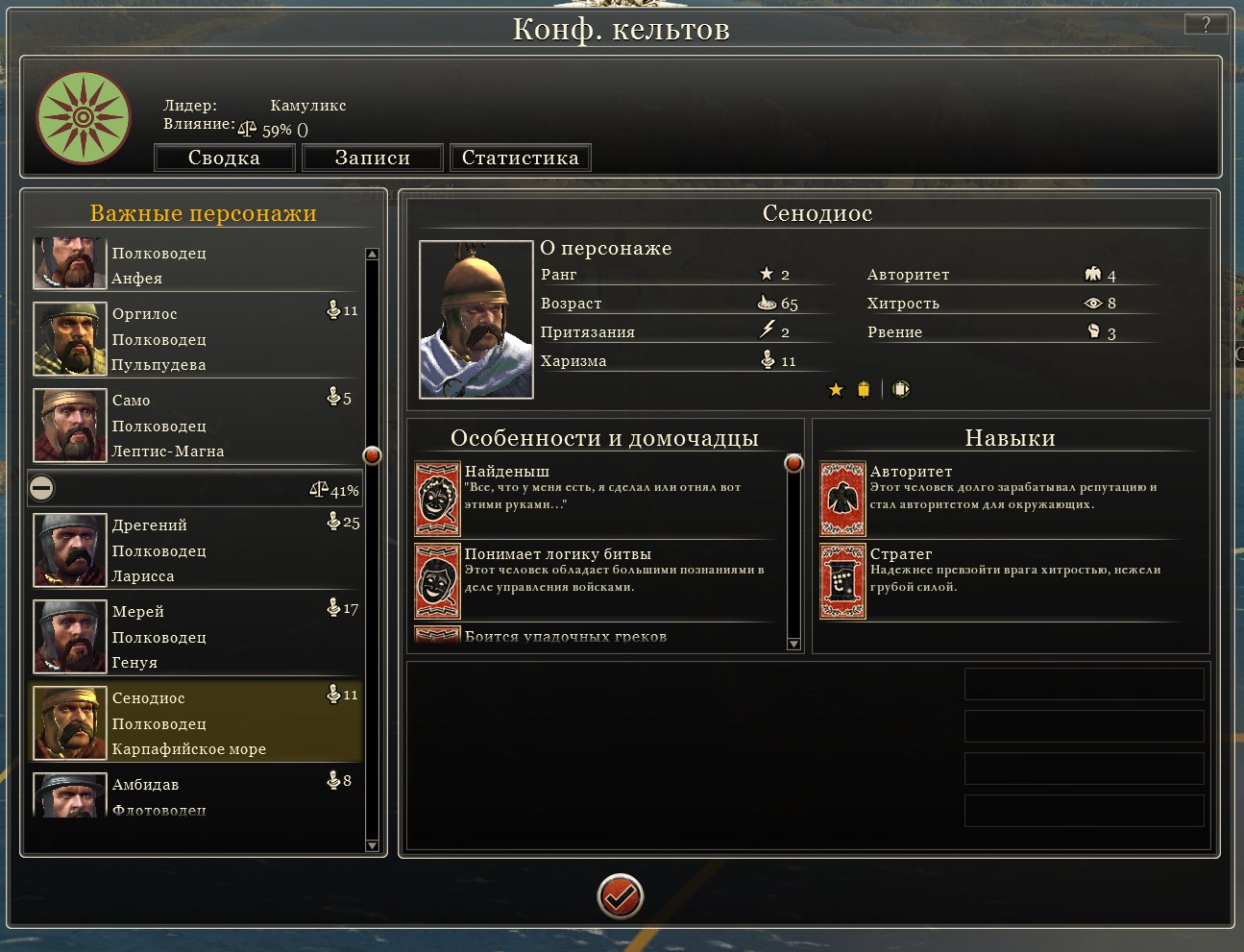Select the yellow bell icon near the portrait

pos(865,389)
